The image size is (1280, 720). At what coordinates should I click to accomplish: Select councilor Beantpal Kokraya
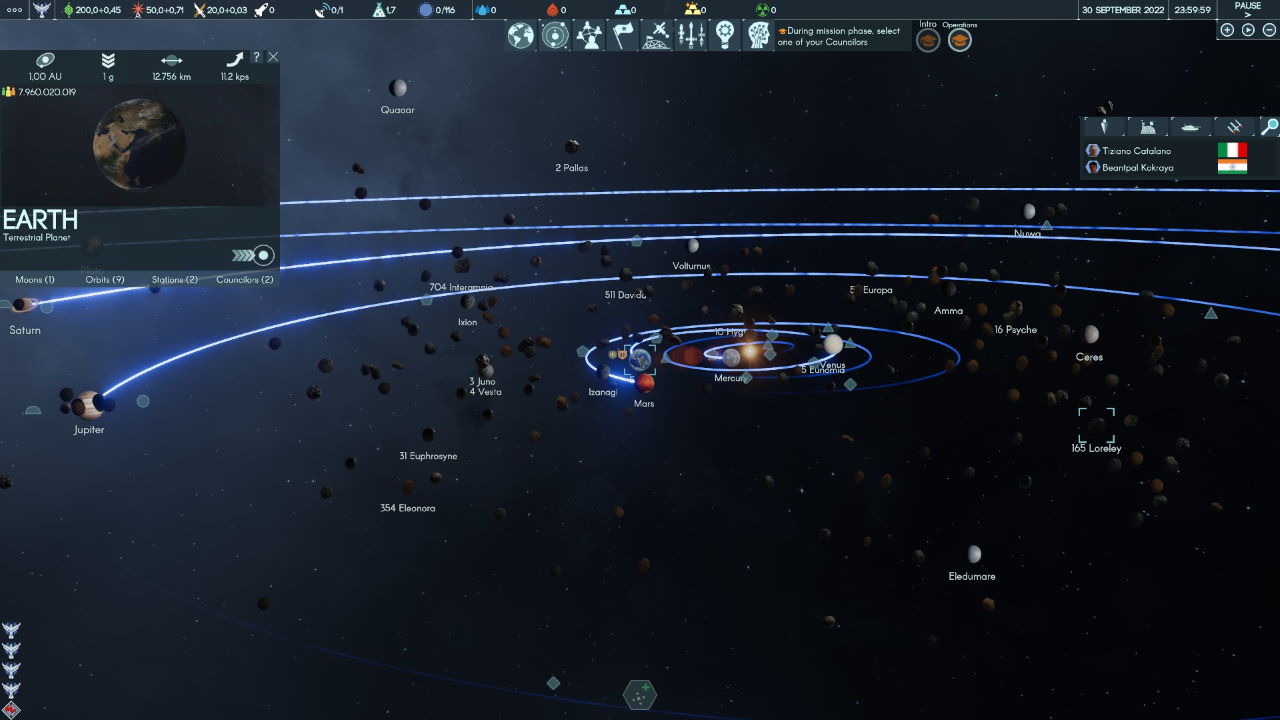(x=1137, y=168)
